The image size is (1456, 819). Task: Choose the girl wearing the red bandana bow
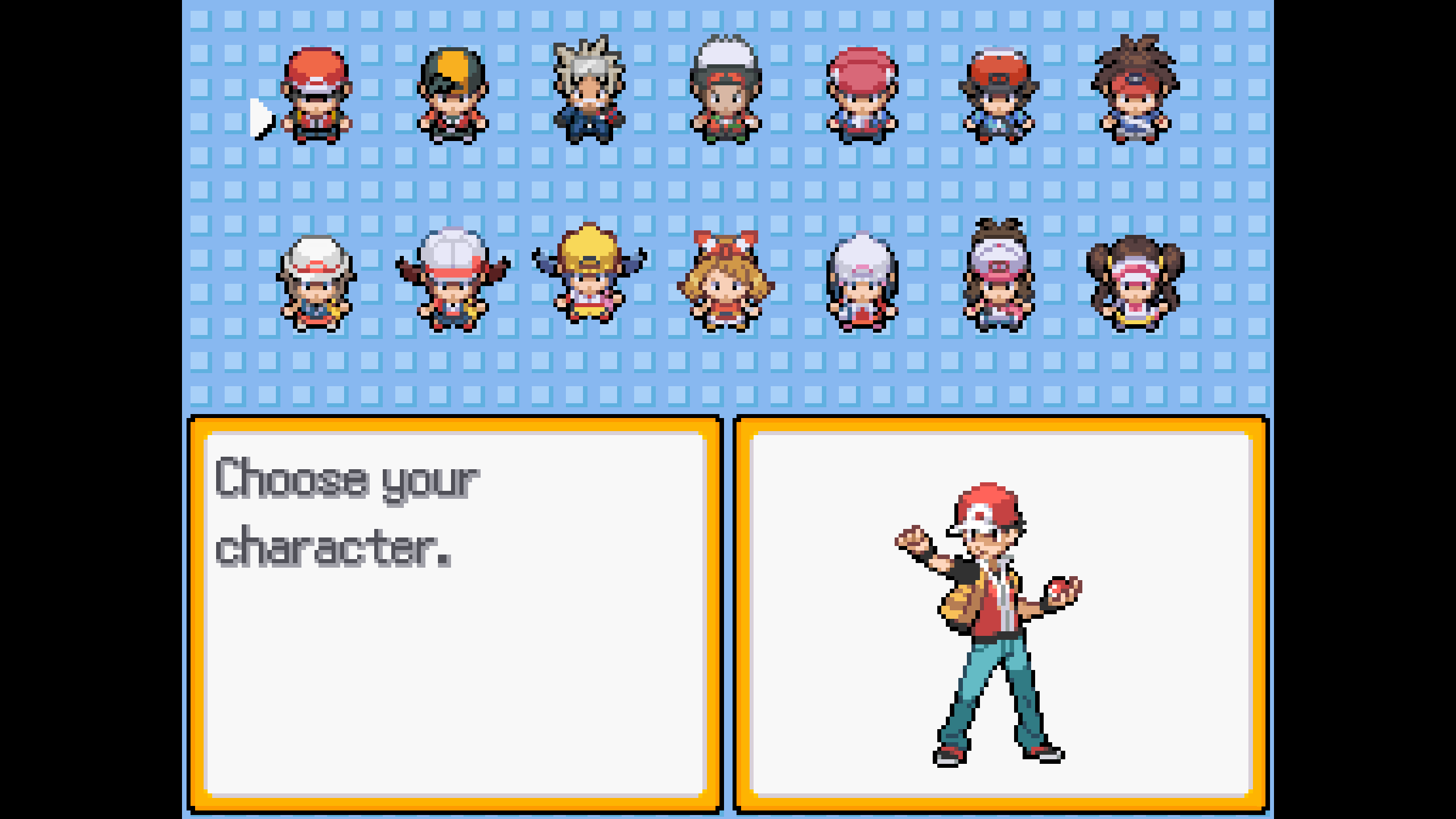coord(726,281)
